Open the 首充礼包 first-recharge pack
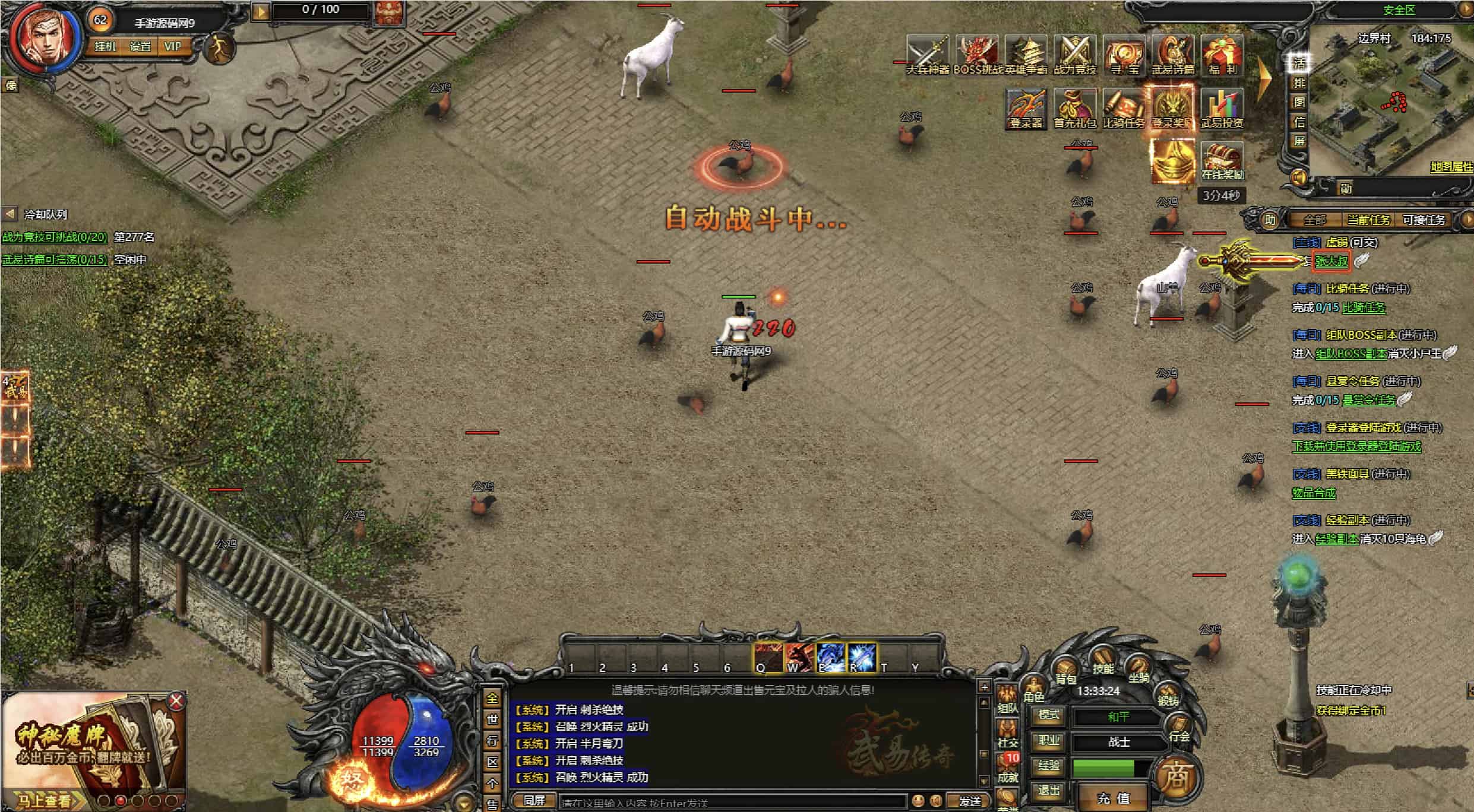 coord(1074,109)
